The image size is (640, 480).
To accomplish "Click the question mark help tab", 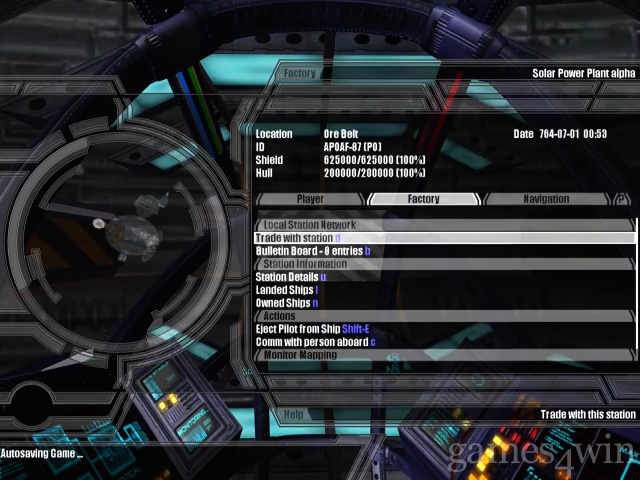I will point(622,199).
